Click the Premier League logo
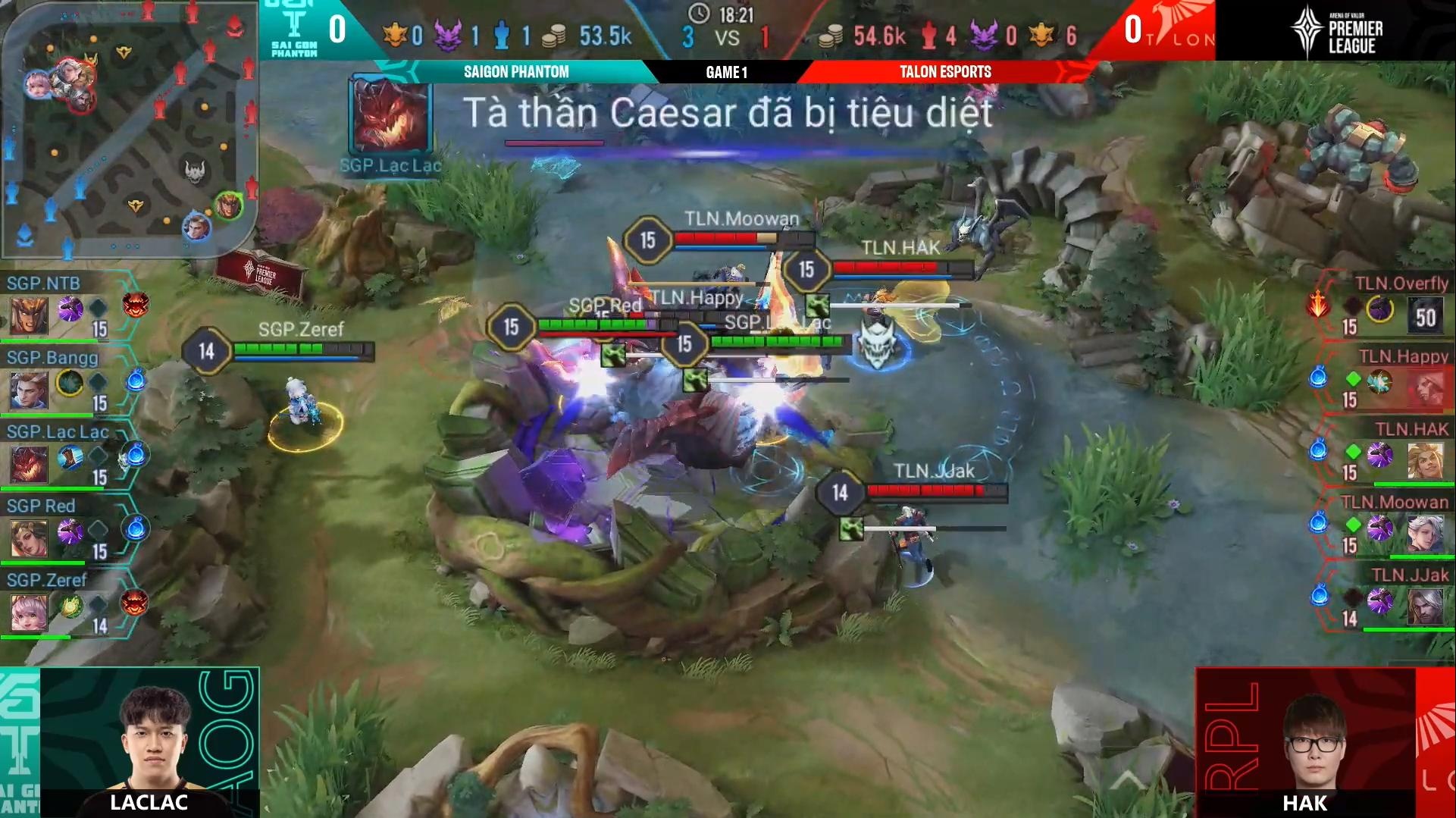Viewport: 1456px width, 818px height. pyautogui.click(x=1335, y=30)
